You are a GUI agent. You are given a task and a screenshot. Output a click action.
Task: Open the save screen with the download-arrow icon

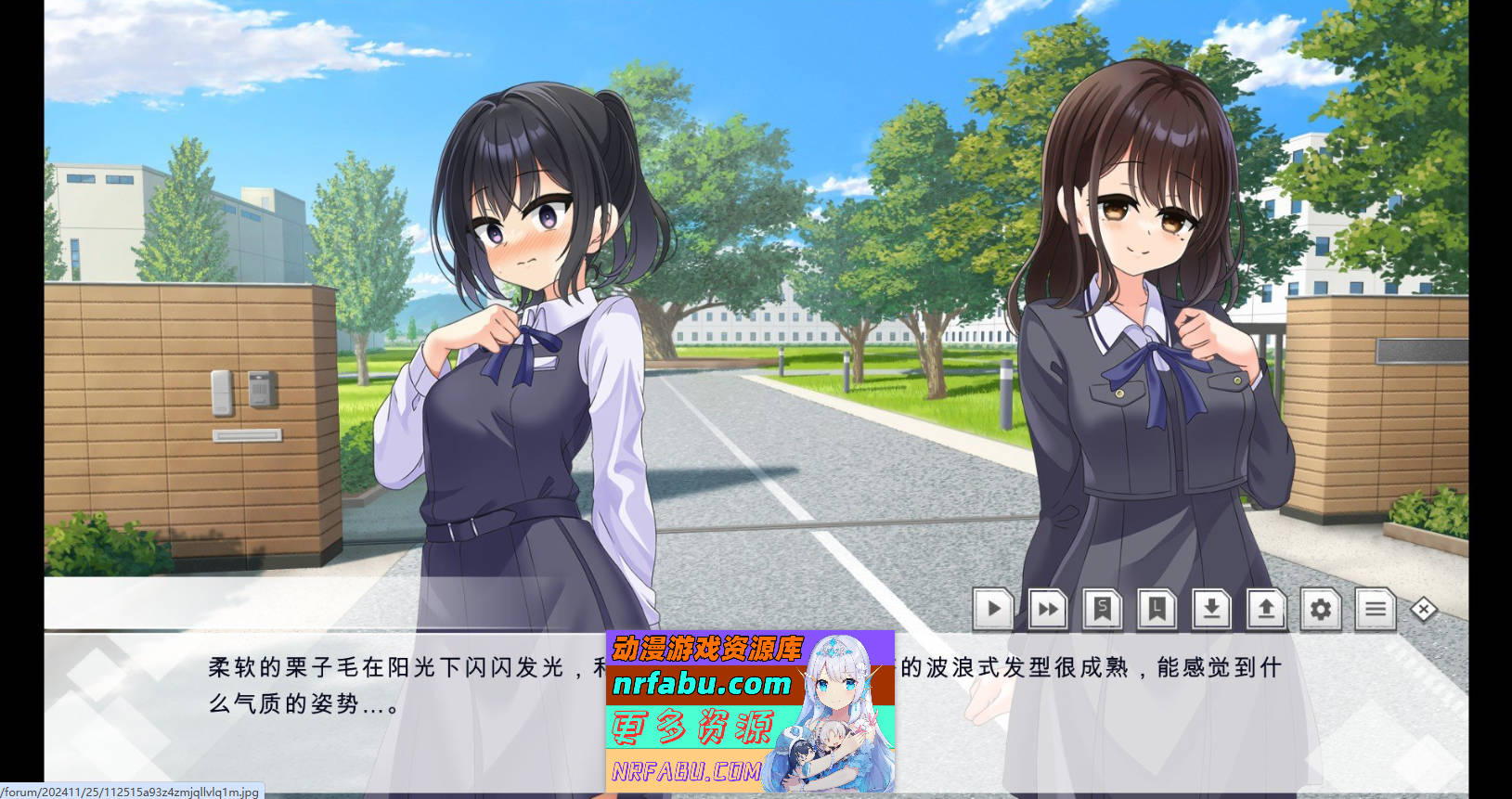[x=1211, y=610]
